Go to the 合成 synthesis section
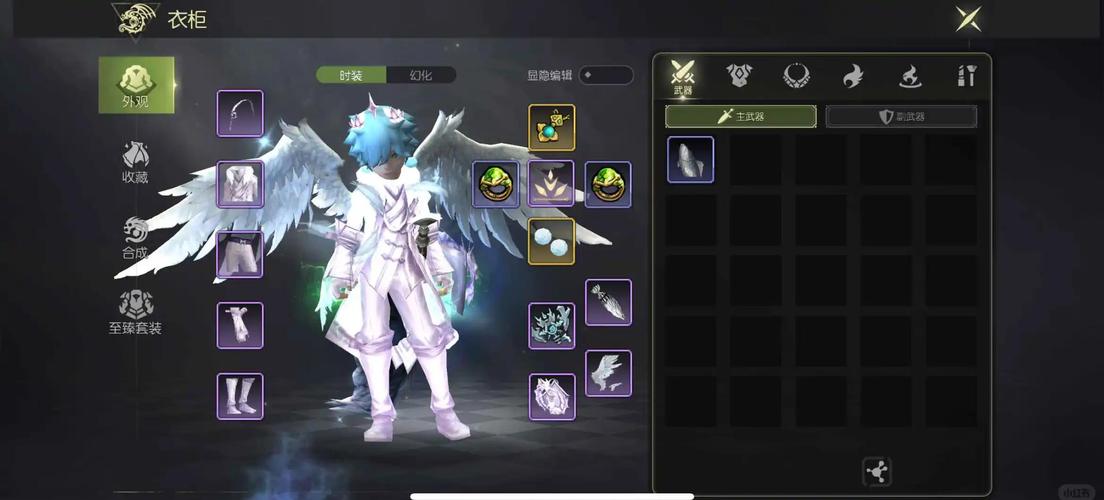Viewport: 1104px width, 500px height. click(x=136, y=238)
